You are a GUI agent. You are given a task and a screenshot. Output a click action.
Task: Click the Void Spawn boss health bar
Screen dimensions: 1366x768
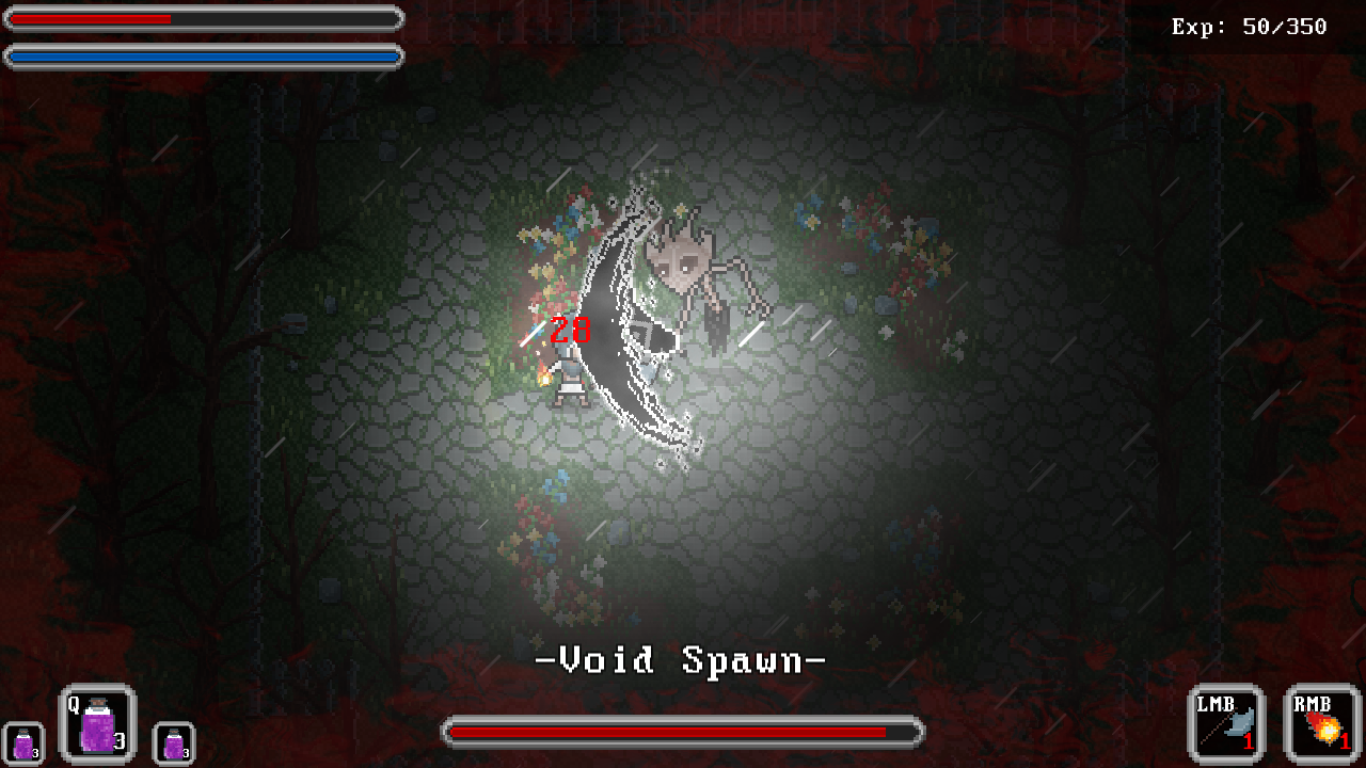683,733
